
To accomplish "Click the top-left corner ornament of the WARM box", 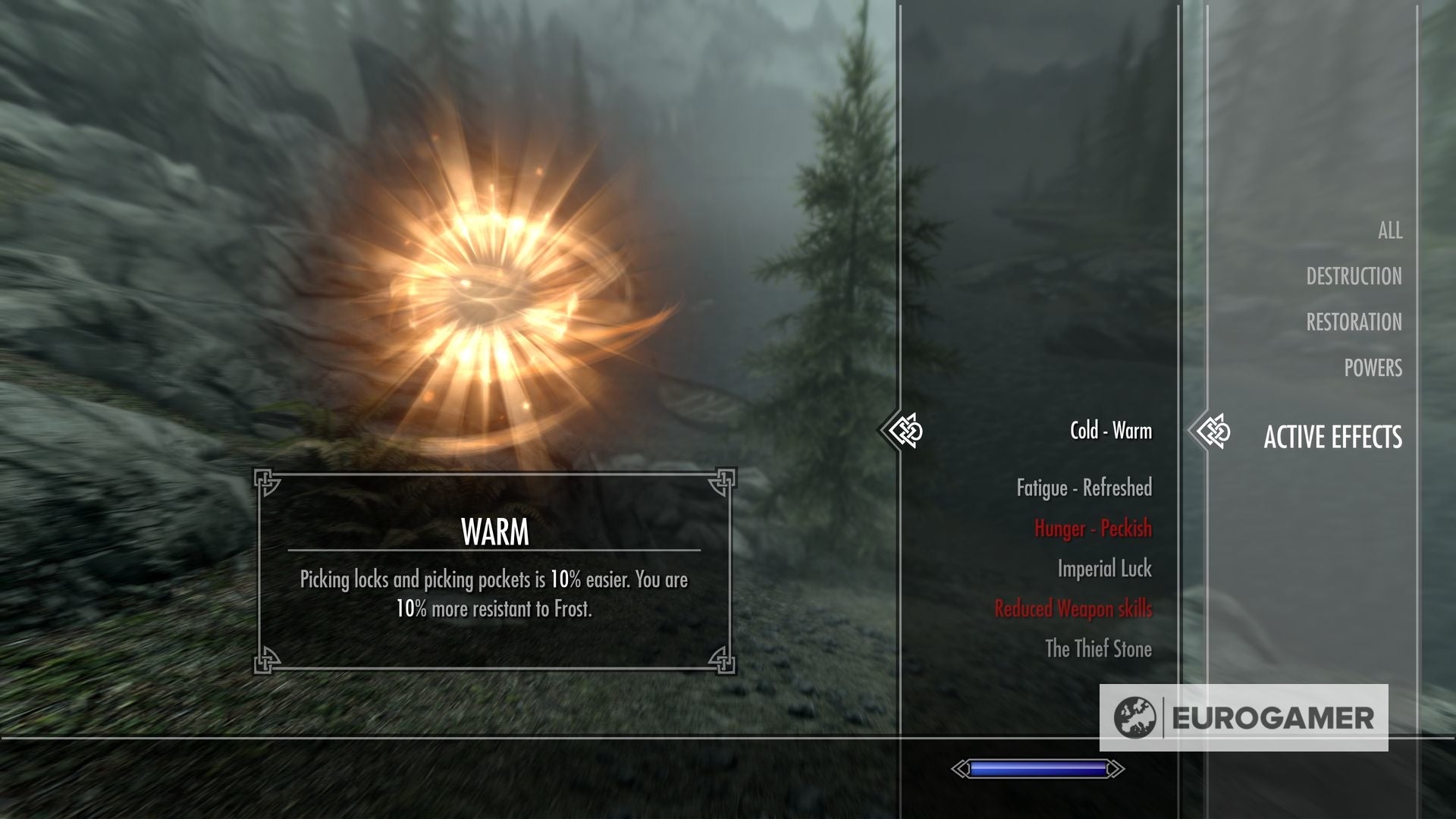I will click(x=267, y=480).
